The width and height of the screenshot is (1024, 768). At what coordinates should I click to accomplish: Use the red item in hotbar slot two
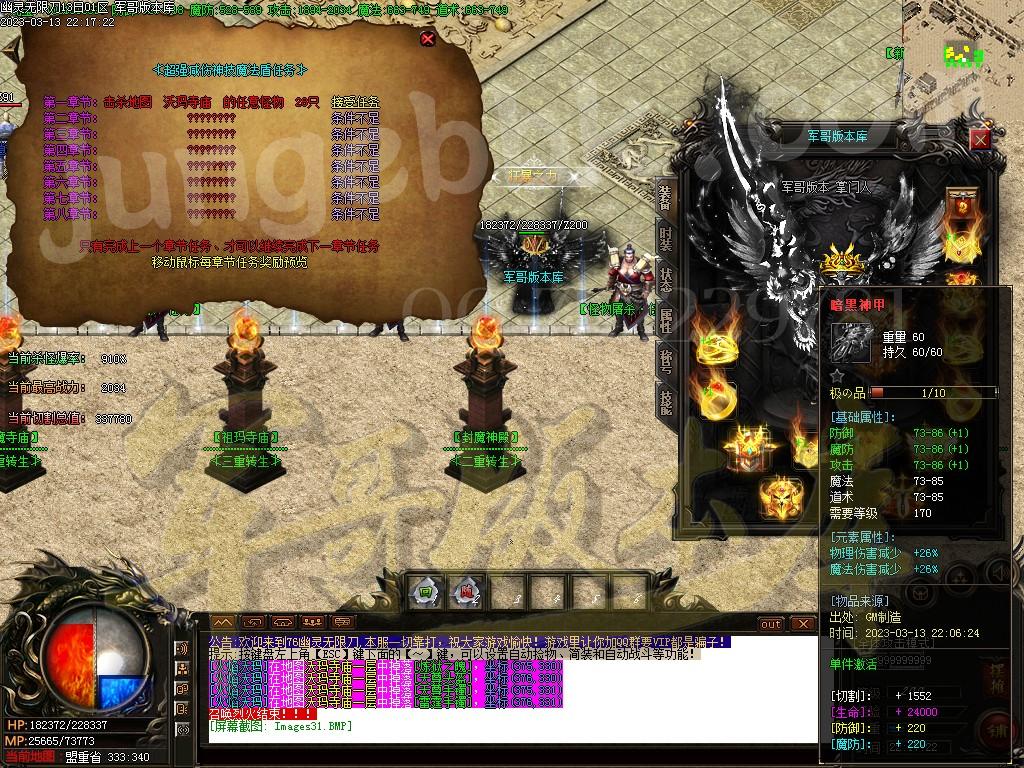point(463,592)
